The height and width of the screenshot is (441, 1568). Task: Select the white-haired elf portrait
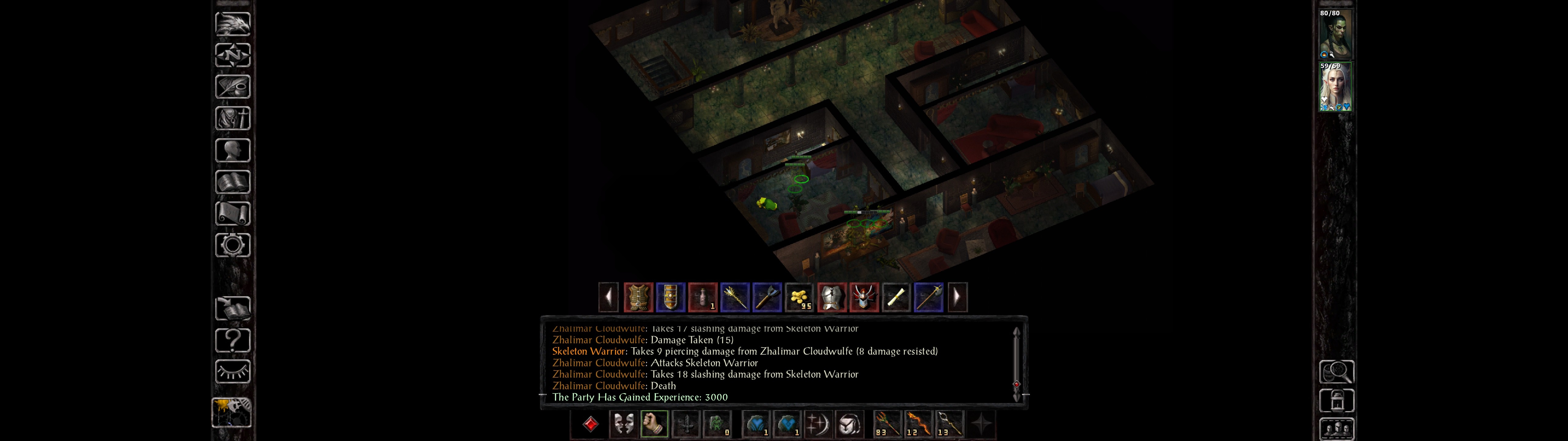(x=1335, y=86)
